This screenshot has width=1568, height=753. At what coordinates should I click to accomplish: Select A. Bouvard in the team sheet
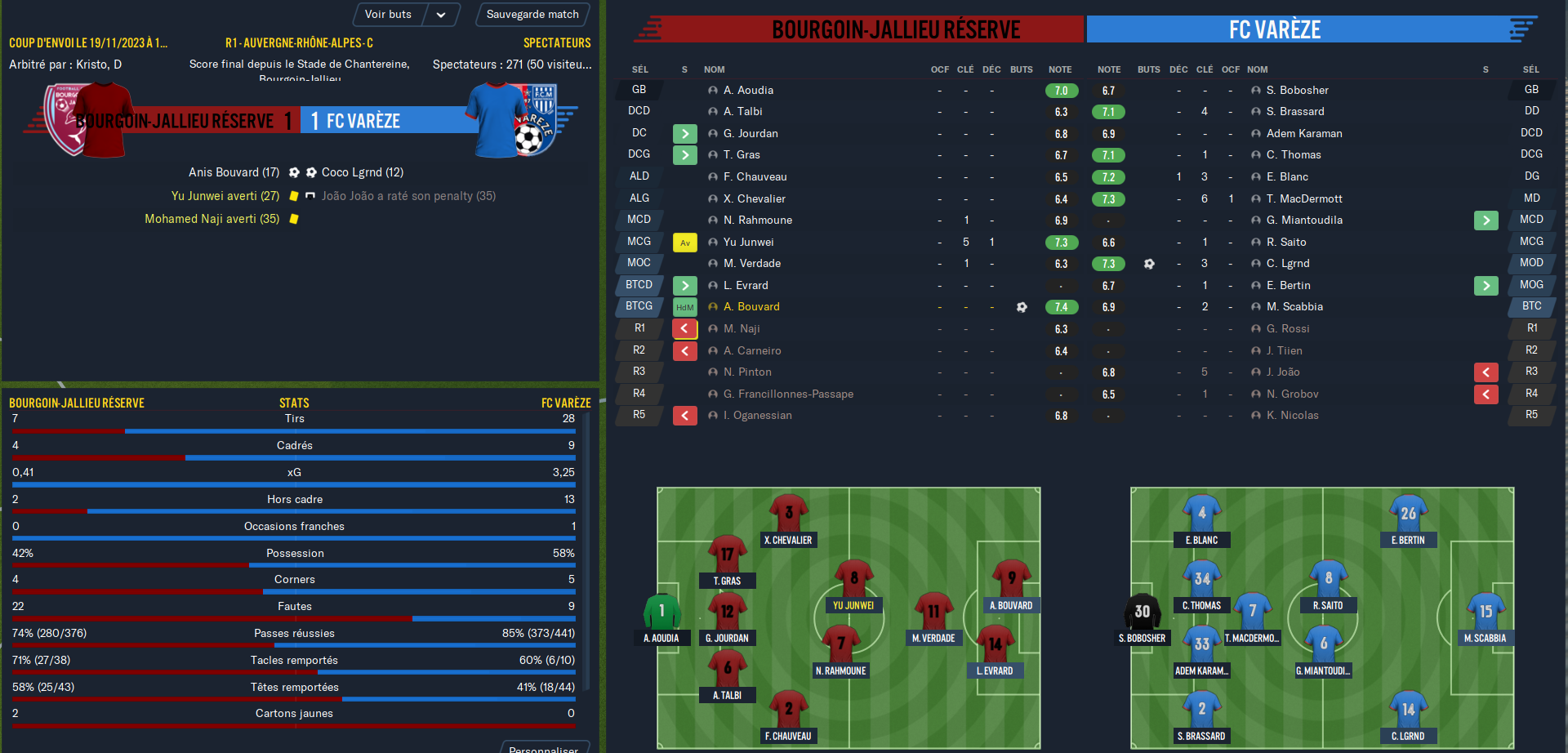pyautogui.click(x=751, y=307)
